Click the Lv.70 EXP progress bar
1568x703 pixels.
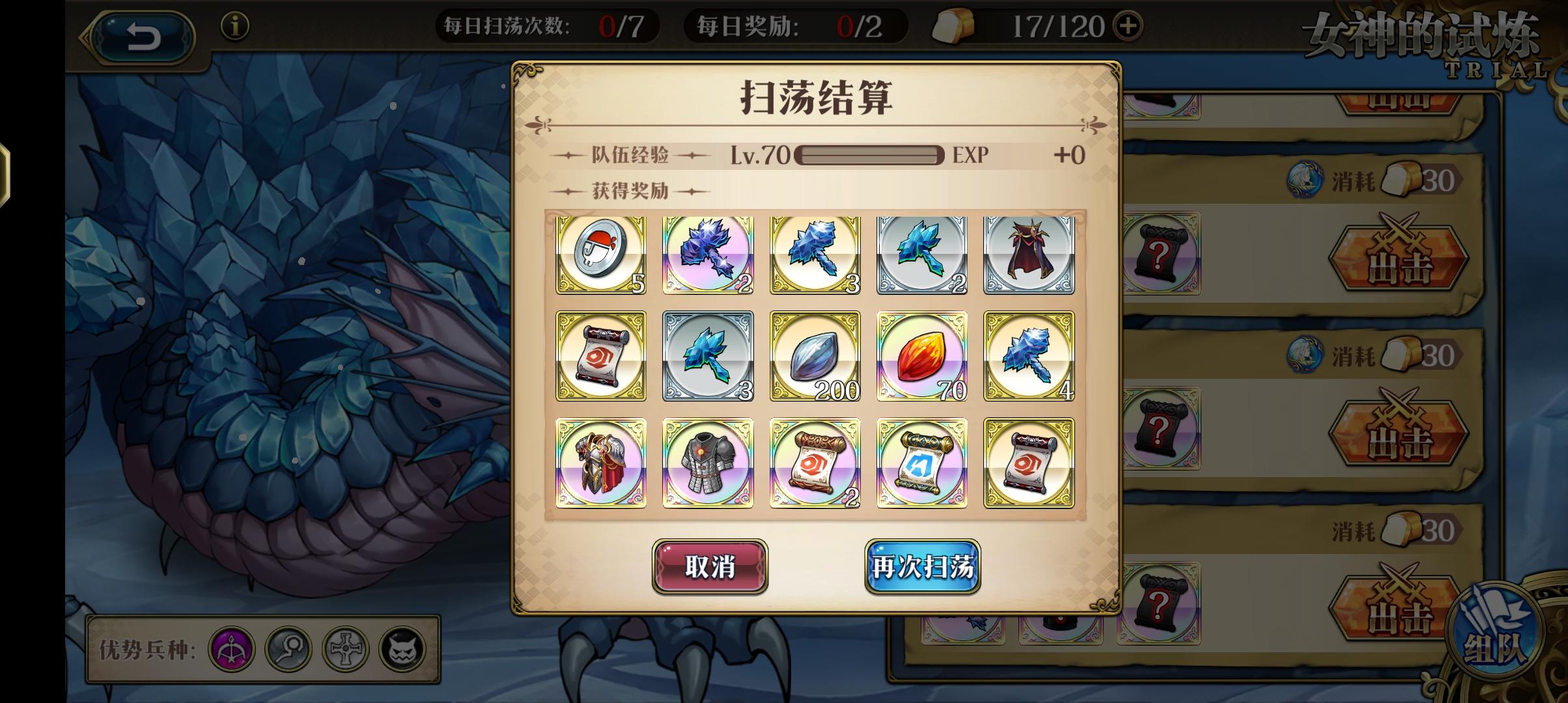tap(869, 154)
